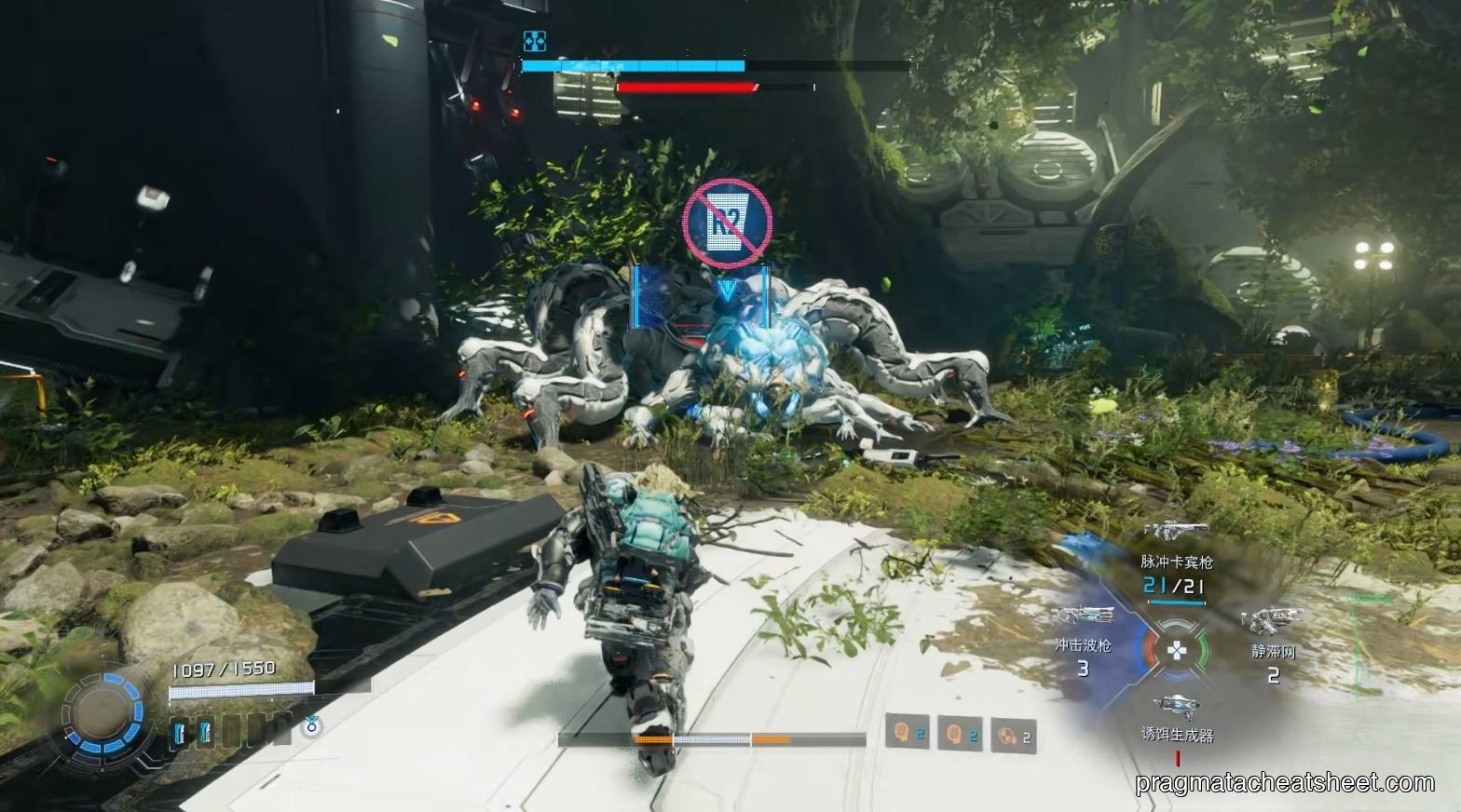
Task: Select the boss health bar at top
Action: (634, 66)
